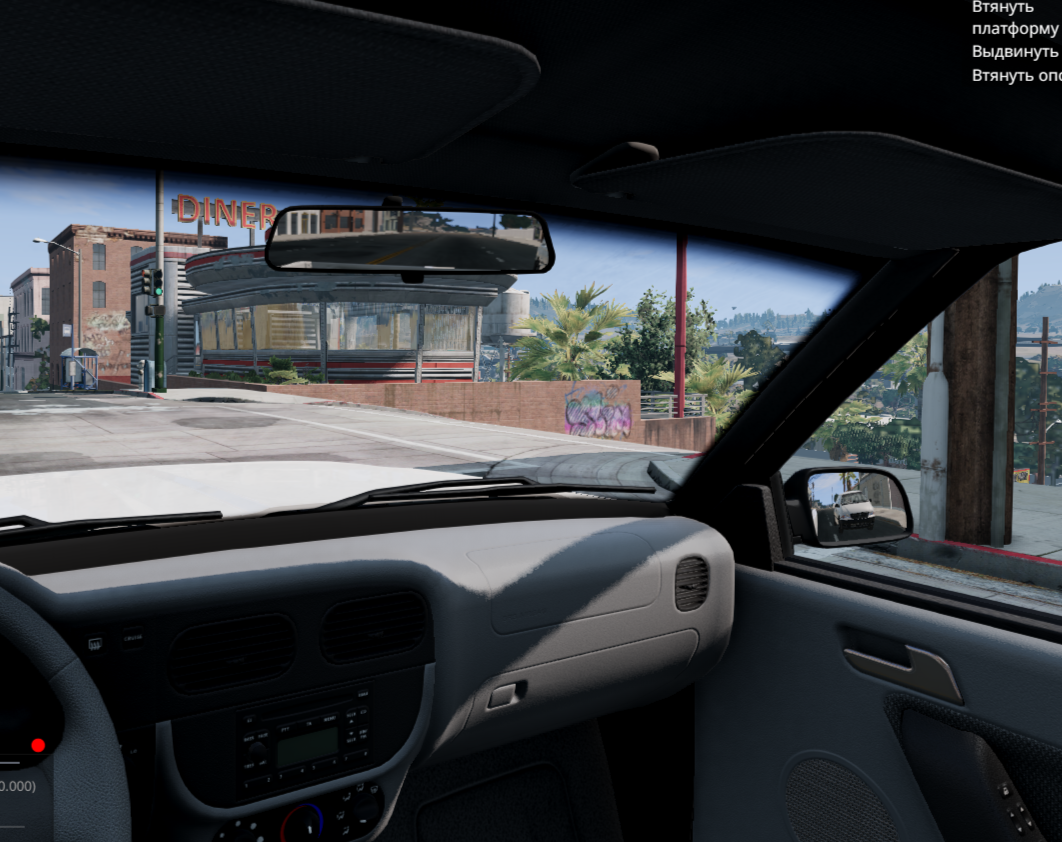
Task: Click the red record dot
Action: [x=38, y=745]
